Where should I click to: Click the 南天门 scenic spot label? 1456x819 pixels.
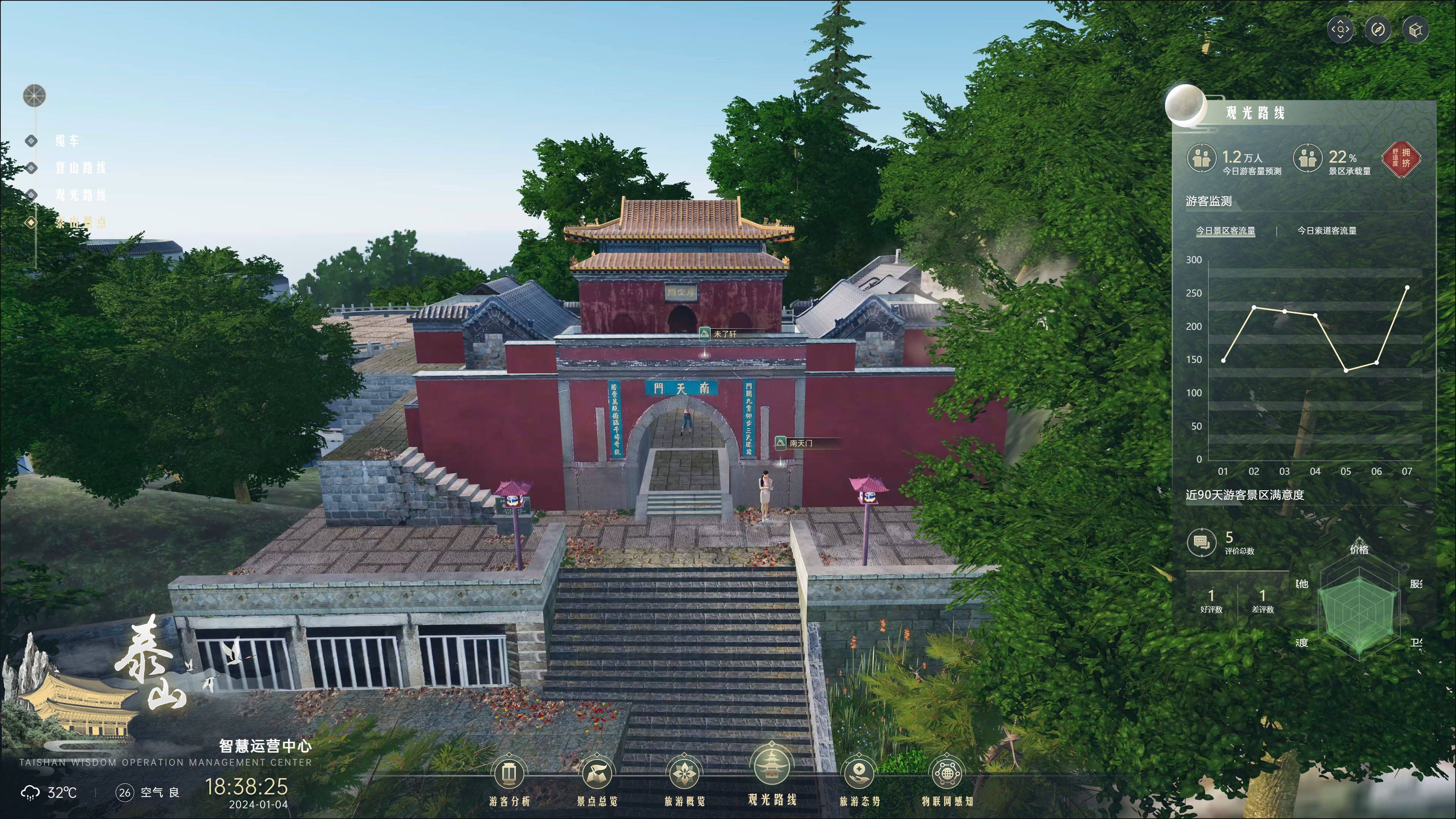(x=801, y=443)
